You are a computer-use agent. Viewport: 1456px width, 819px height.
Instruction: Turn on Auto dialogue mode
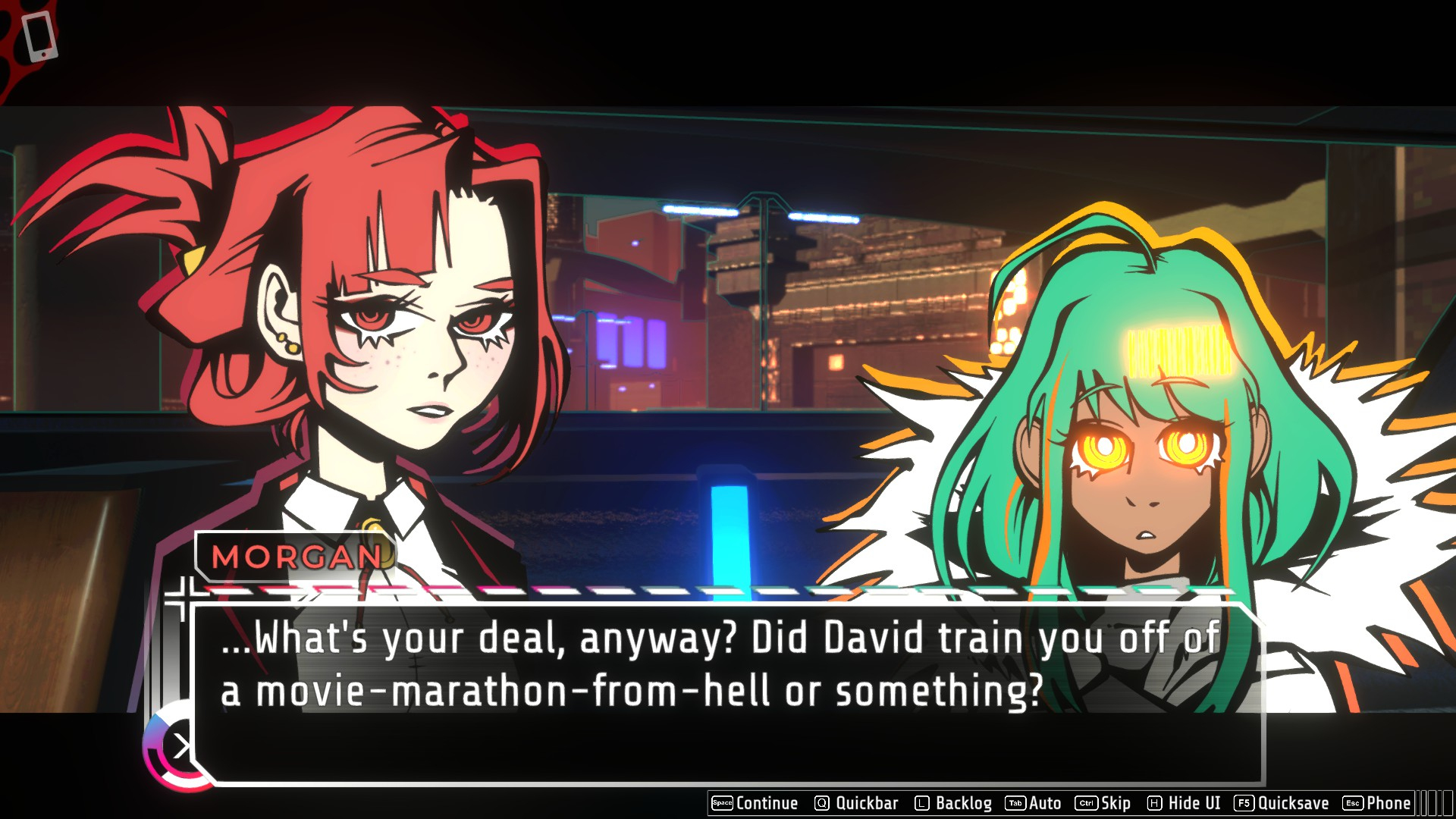pos(1034,803)
